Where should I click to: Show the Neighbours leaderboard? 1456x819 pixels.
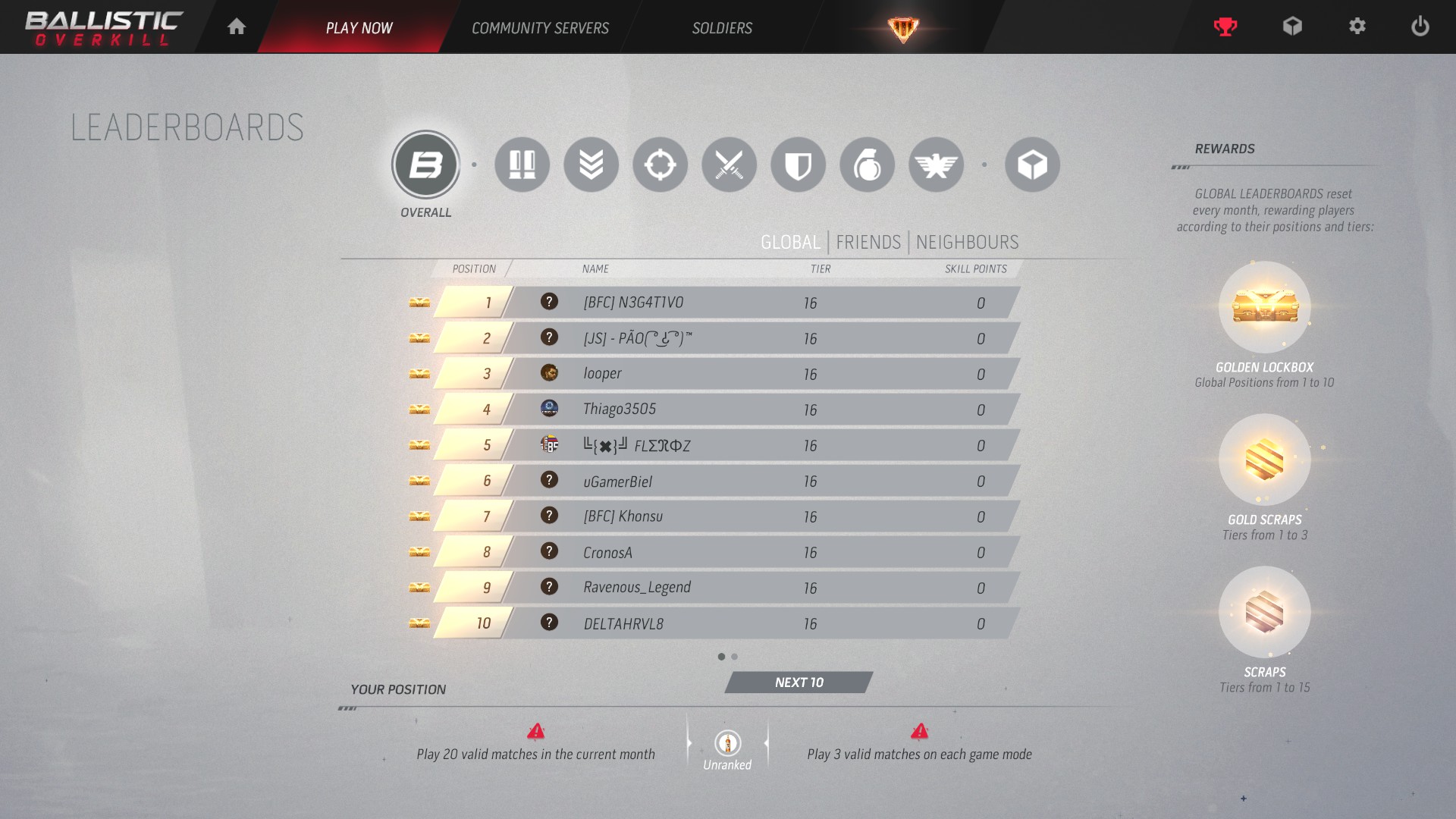[967, 243]
